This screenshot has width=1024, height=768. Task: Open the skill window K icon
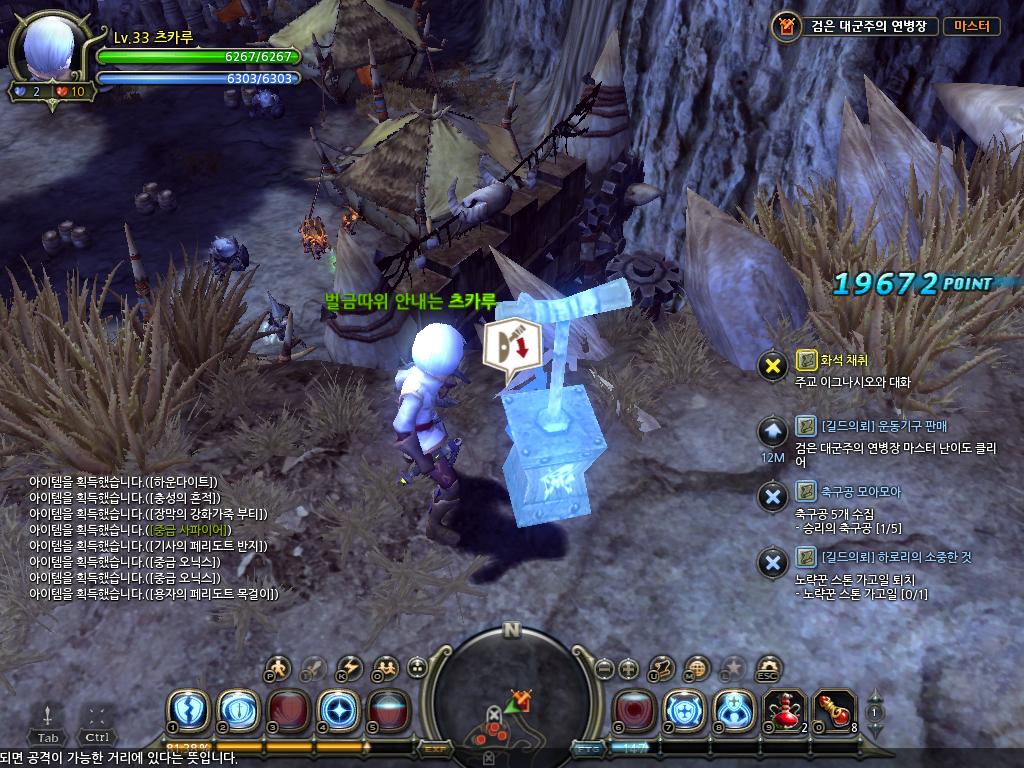tap(349, 667)
